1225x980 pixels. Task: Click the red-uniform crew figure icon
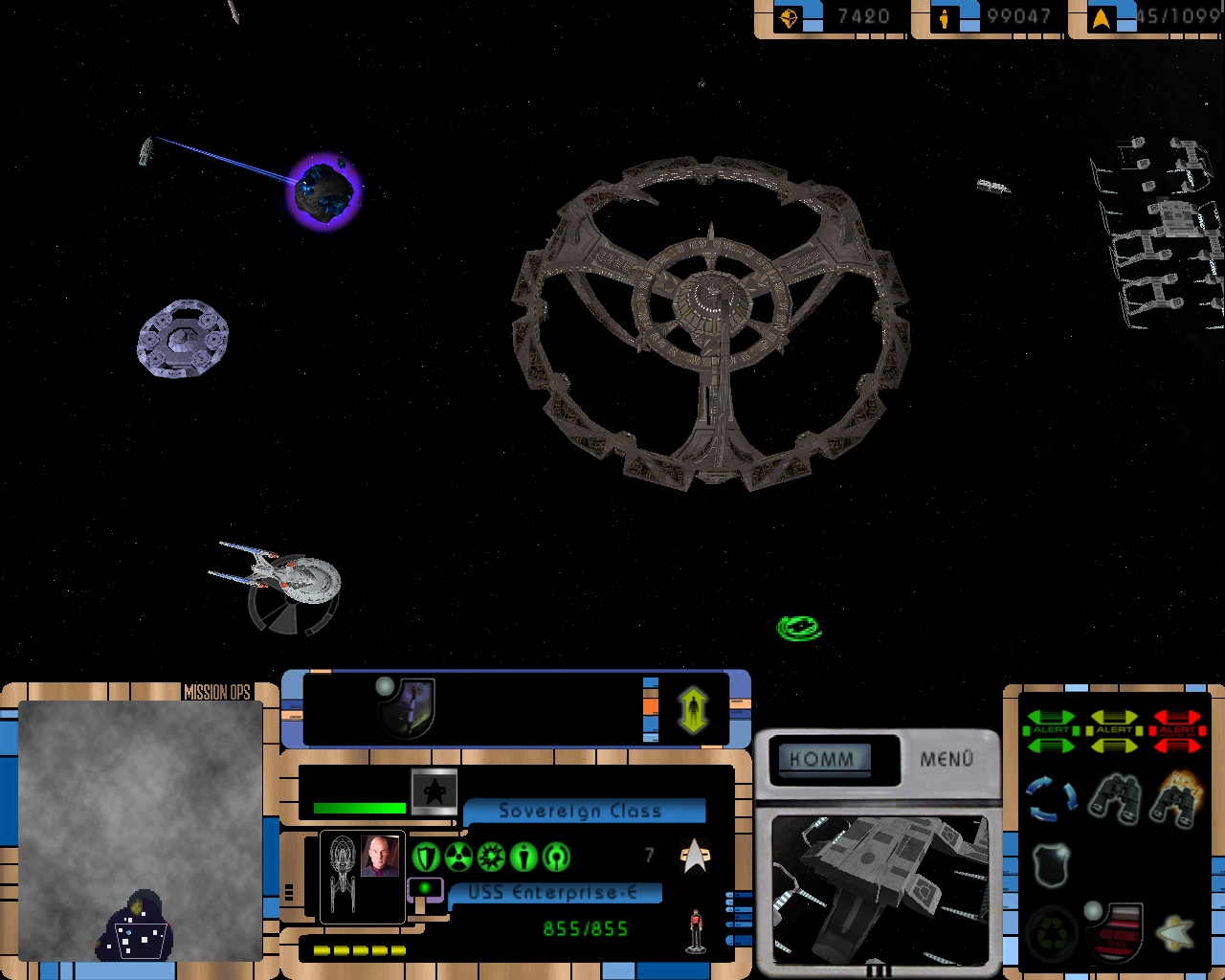pos(696,930)
